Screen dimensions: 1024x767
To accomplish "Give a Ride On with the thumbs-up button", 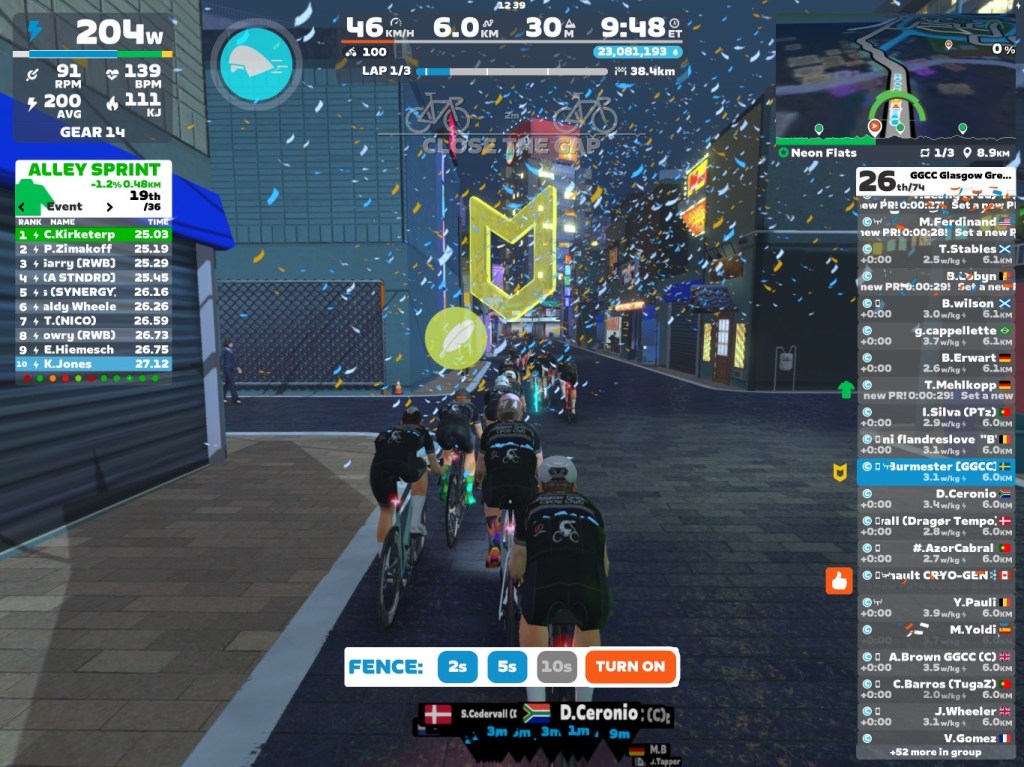I will click(838, 580).
